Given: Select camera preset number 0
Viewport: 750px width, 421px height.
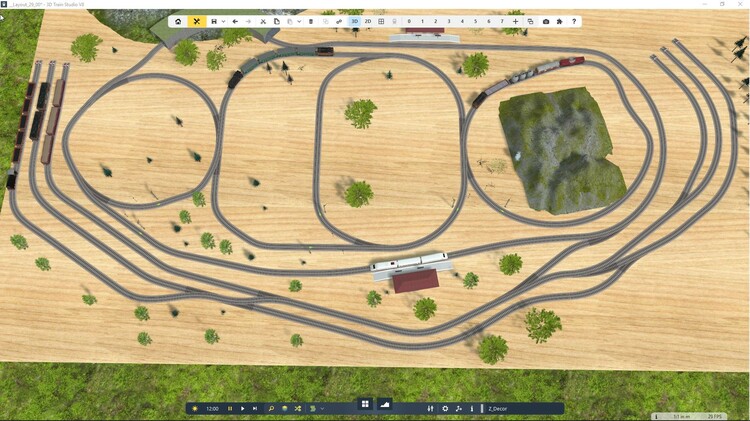Looking at the screenshot, I should click(409, 21).
